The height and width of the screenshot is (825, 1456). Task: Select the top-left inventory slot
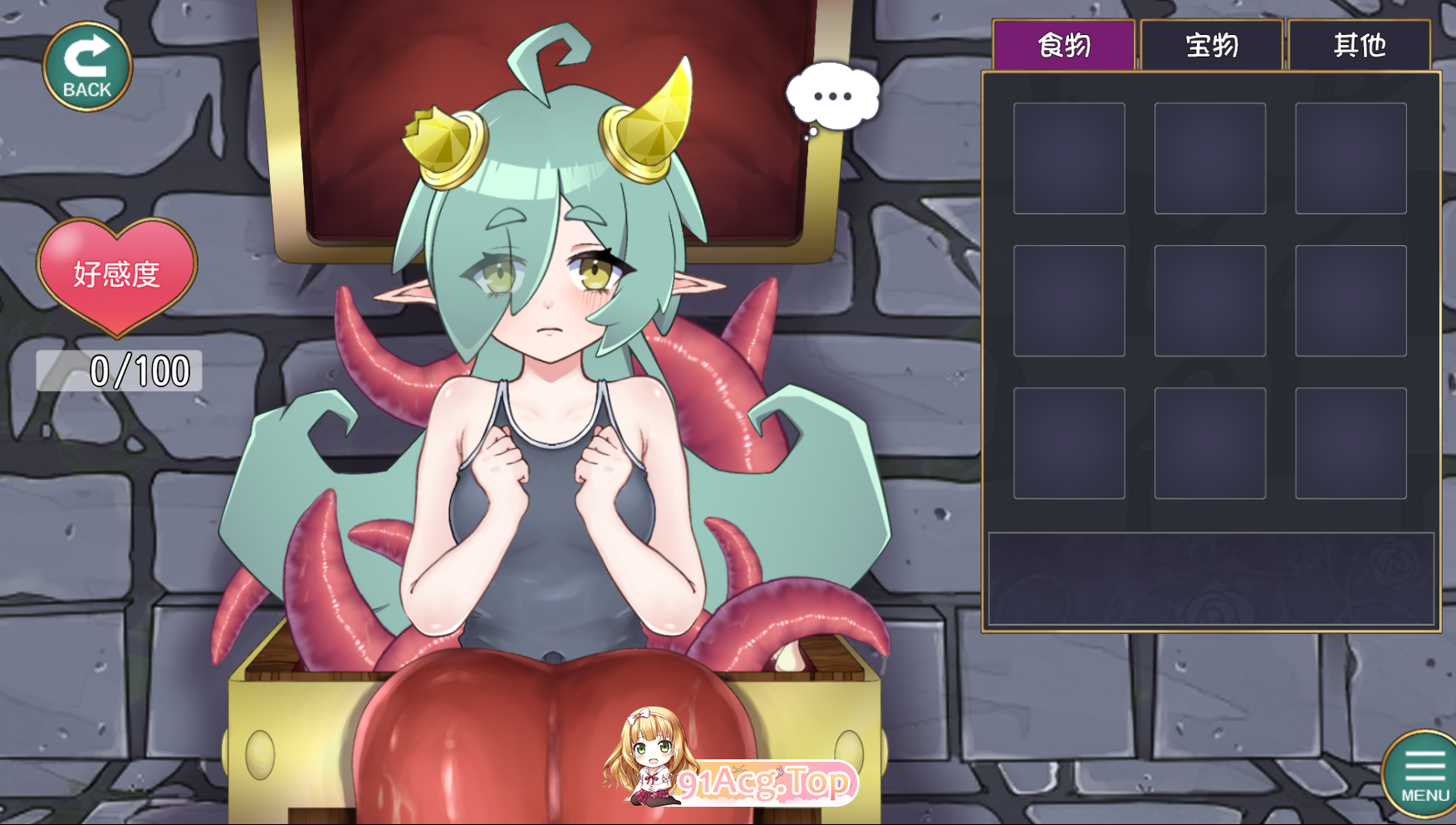(1068, 158)
